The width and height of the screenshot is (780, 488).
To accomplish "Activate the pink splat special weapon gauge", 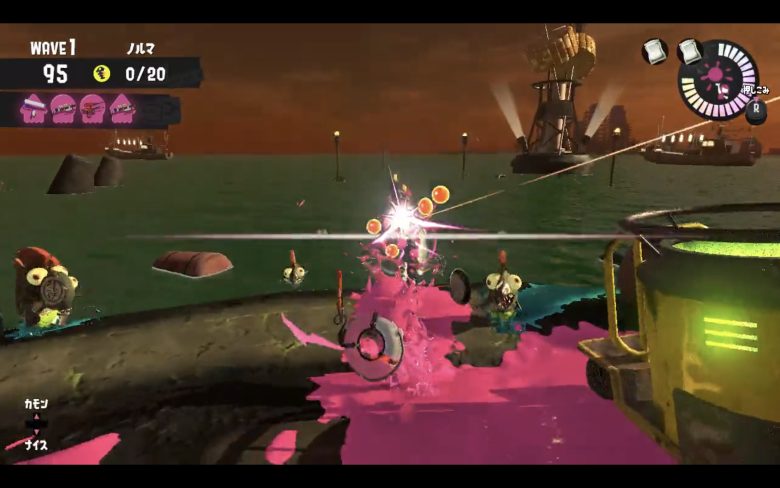I will (x=717, y=79).
